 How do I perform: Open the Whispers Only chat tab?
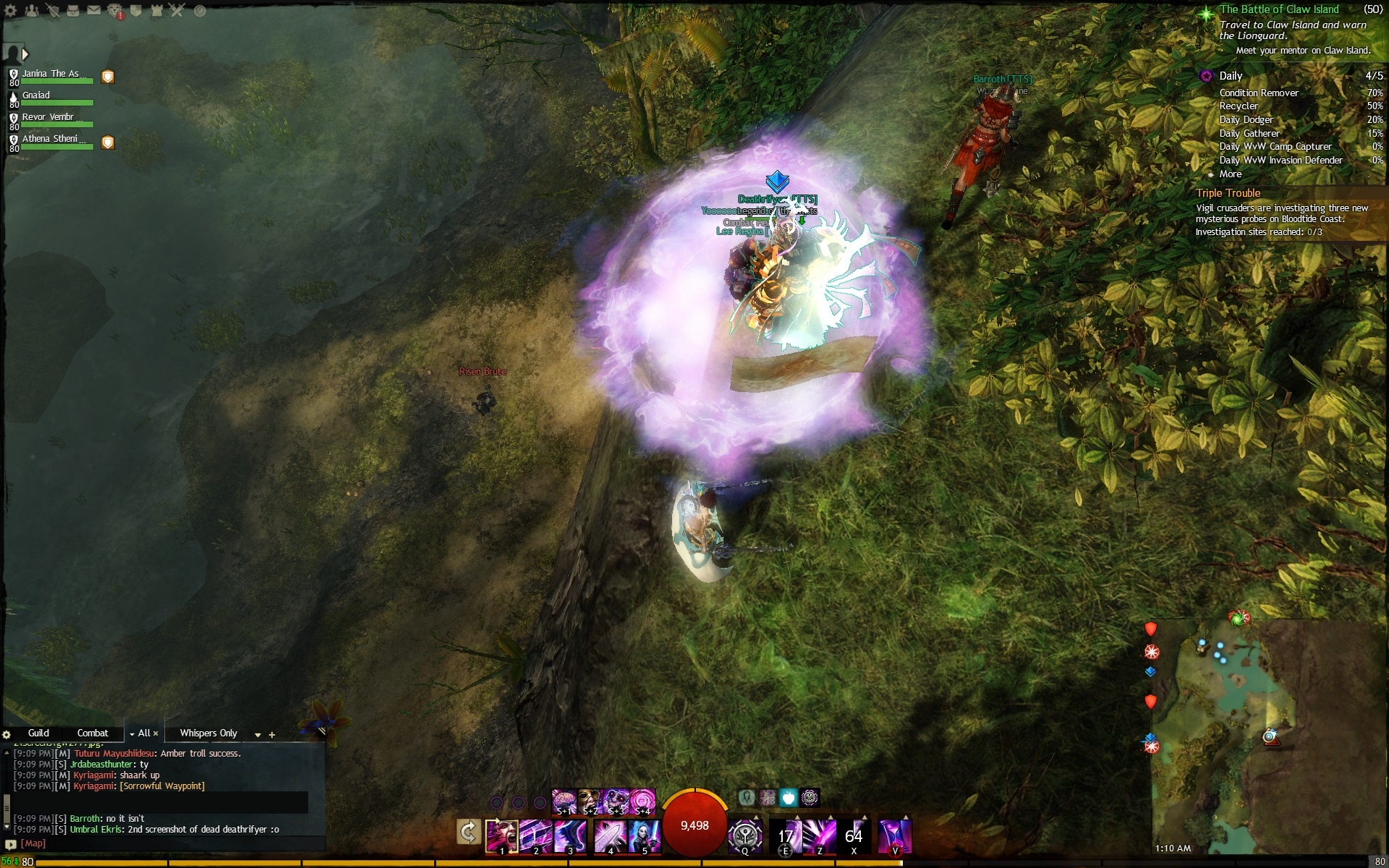208,733
